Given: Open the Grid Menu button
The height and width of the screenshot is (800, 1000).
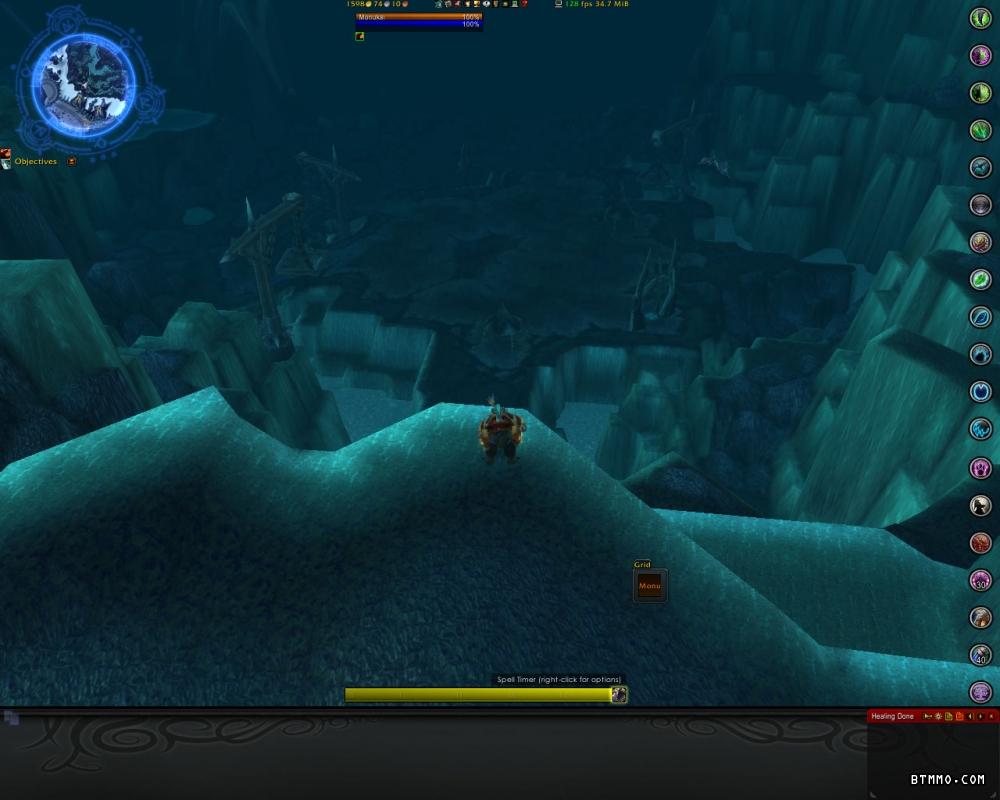Looking at the screenshot, I should 650,586.
